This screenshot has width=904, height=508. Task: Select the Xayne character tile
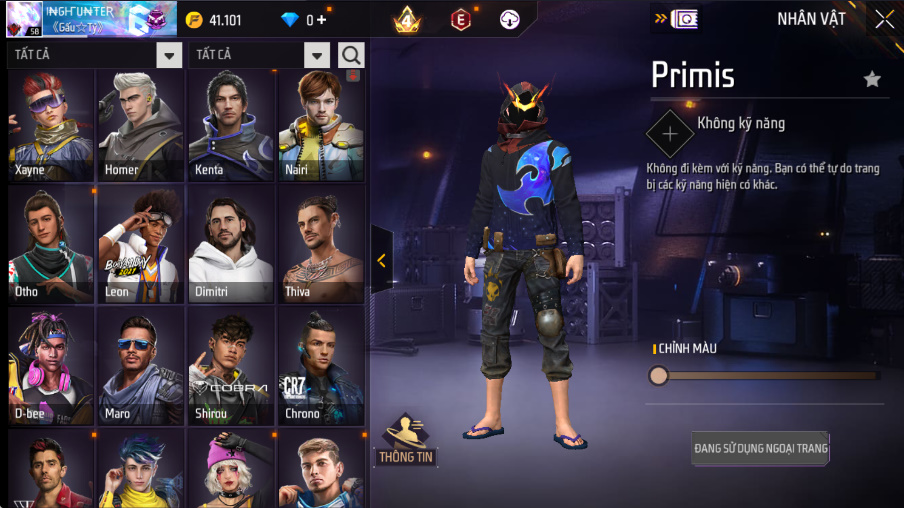tap(50, 125)
